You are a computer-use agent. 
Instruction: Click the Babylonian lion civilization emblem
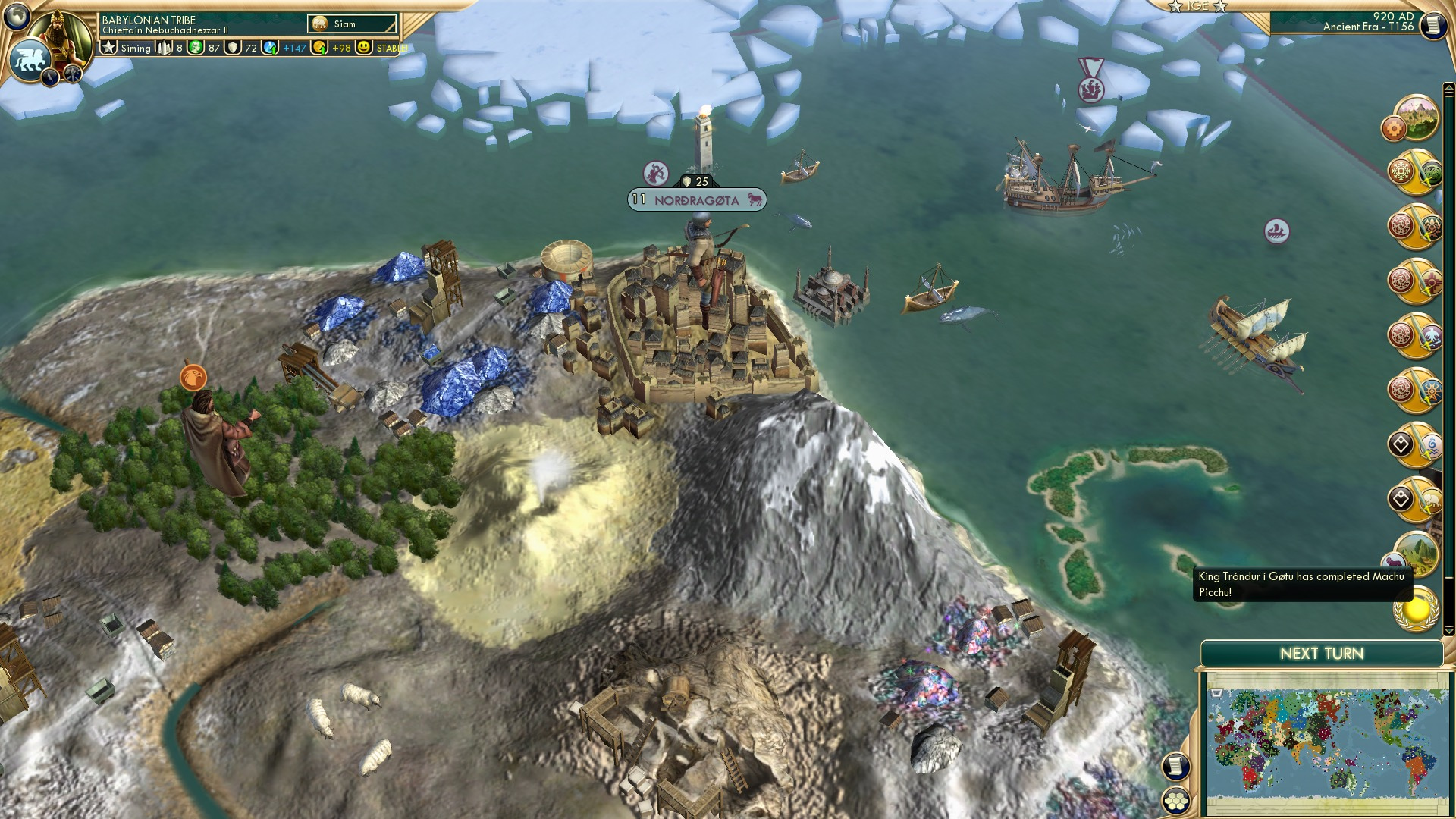click(30, 55)
